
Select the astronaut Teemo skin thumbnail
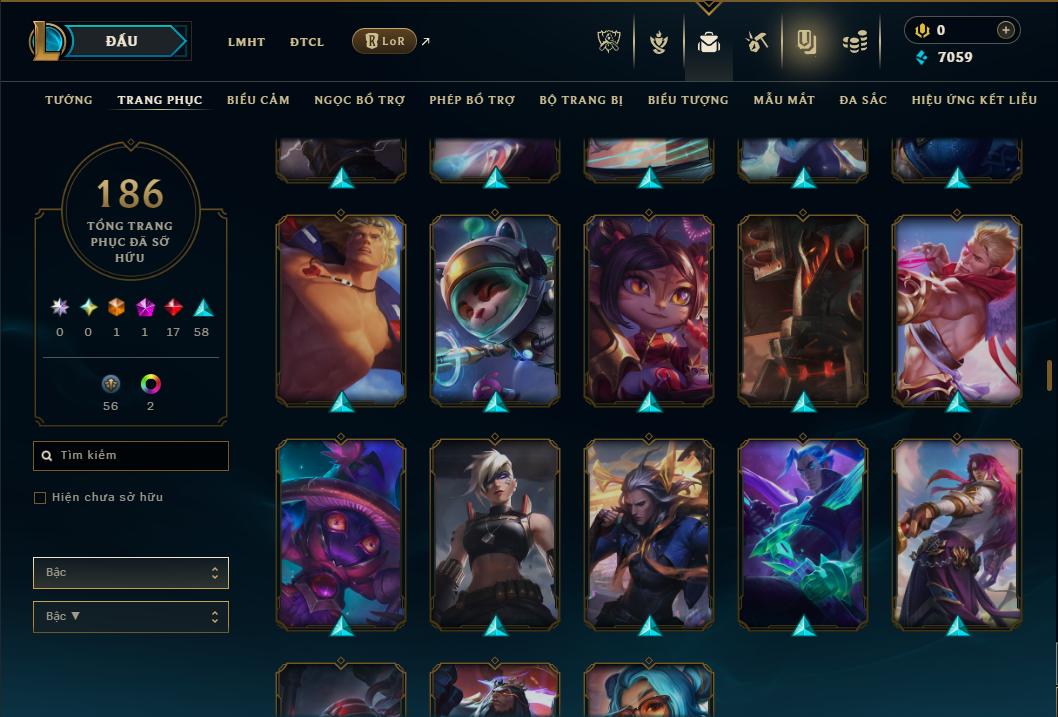495,310
